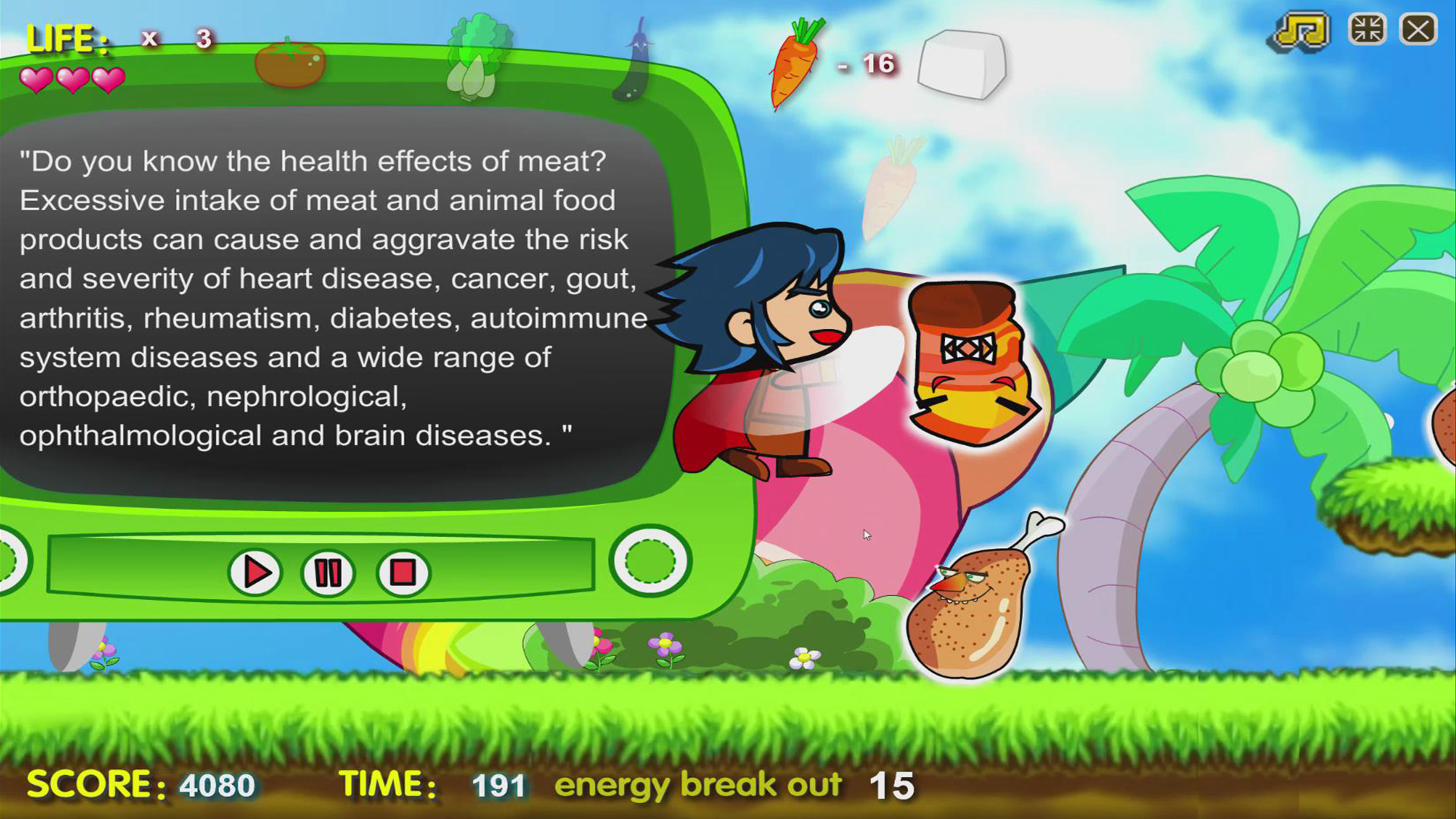
Task: Click a heart in the LIFE display
Action: point(72,78)
